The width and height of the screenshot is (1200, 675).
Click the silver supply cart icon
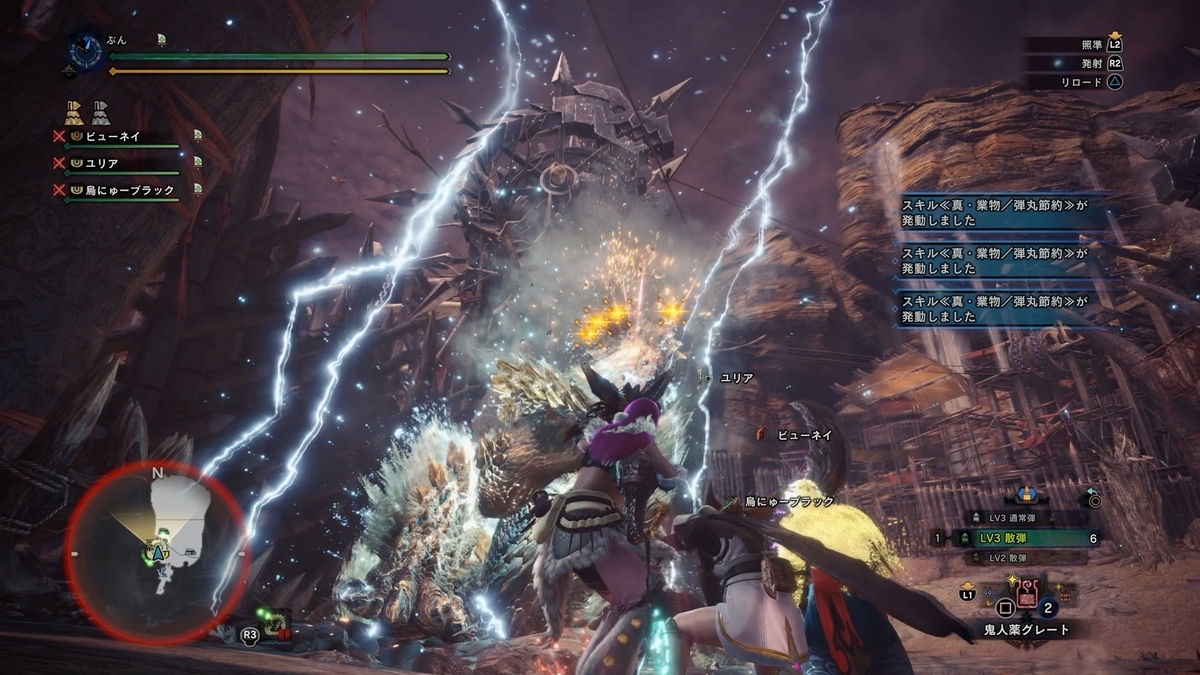[100, 110]
